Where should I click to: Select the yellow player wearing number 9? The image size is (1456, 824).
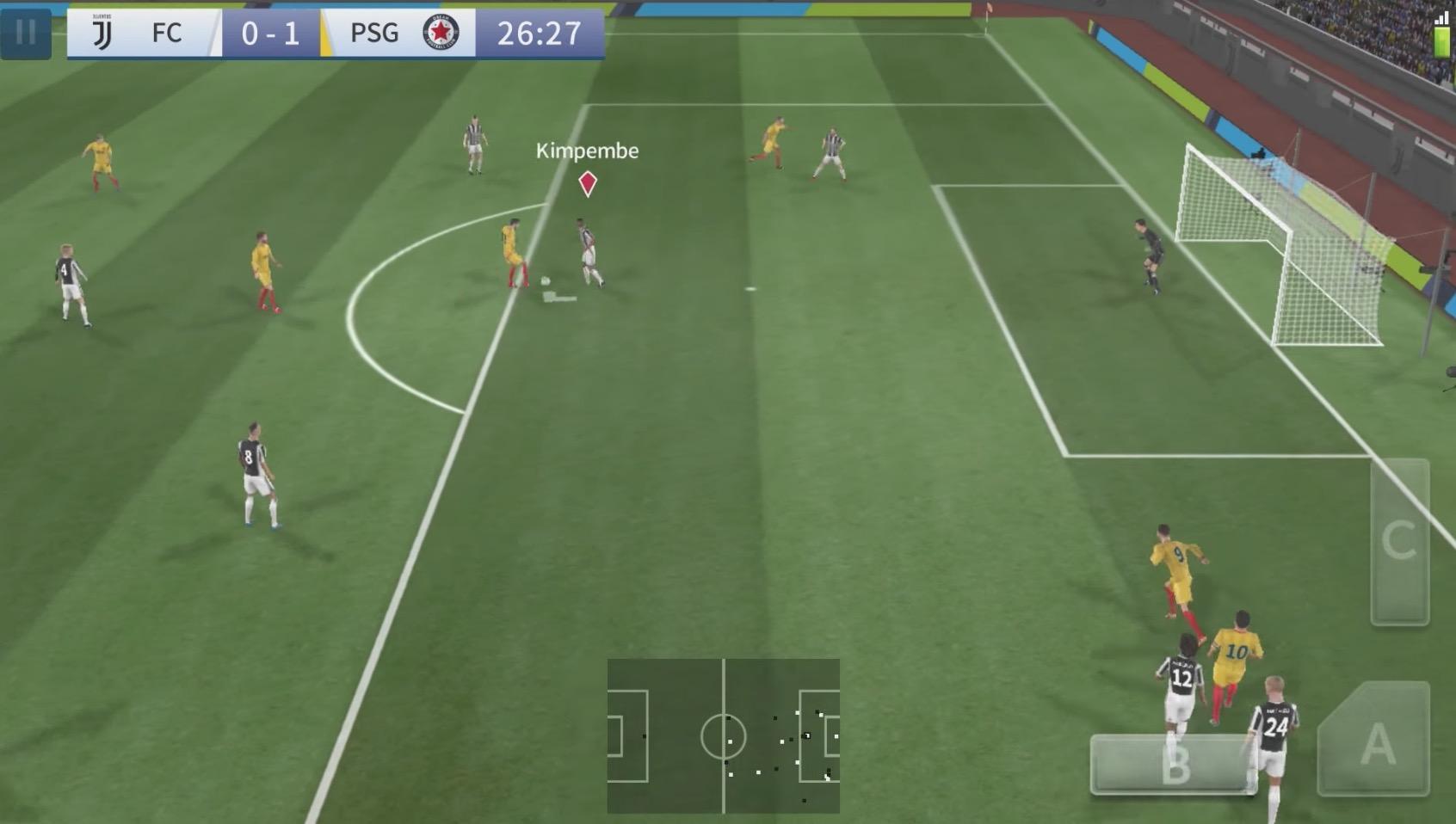(x=1175, y=568)
